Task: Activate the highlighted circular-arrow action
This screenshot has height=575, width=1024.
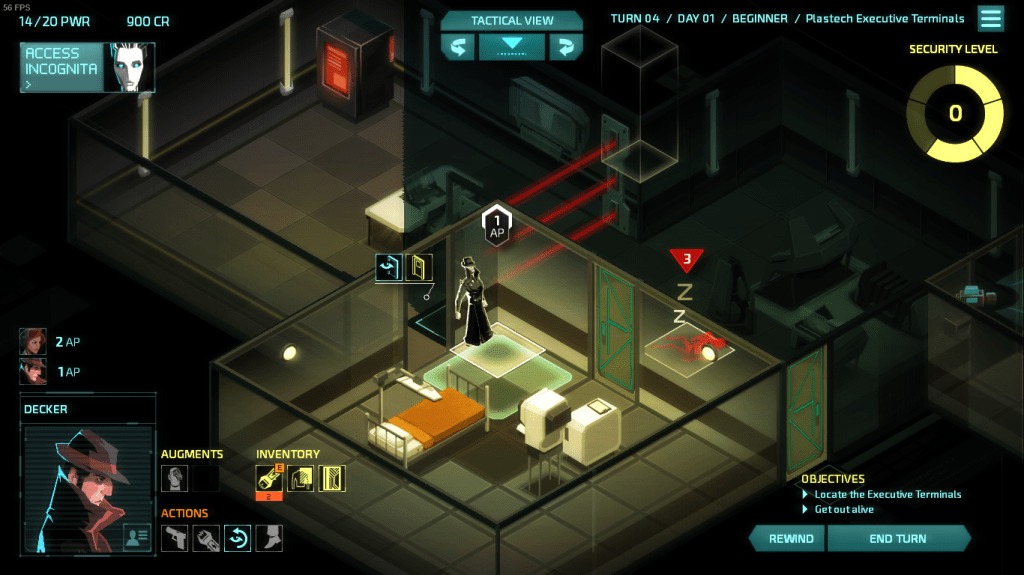Action: (x=237, y=538)
